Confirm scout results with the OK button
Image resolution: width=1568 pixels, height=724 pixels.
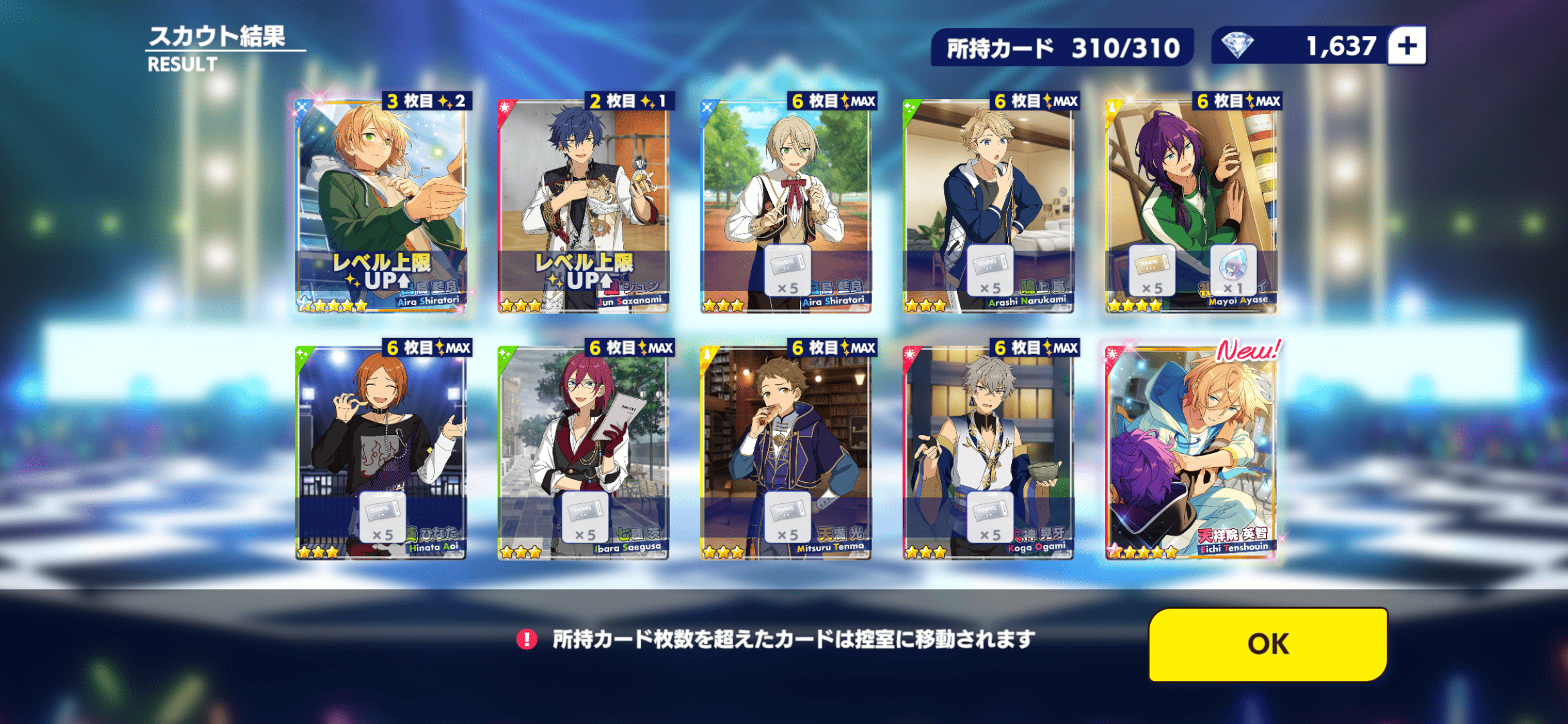[1267, 644]
